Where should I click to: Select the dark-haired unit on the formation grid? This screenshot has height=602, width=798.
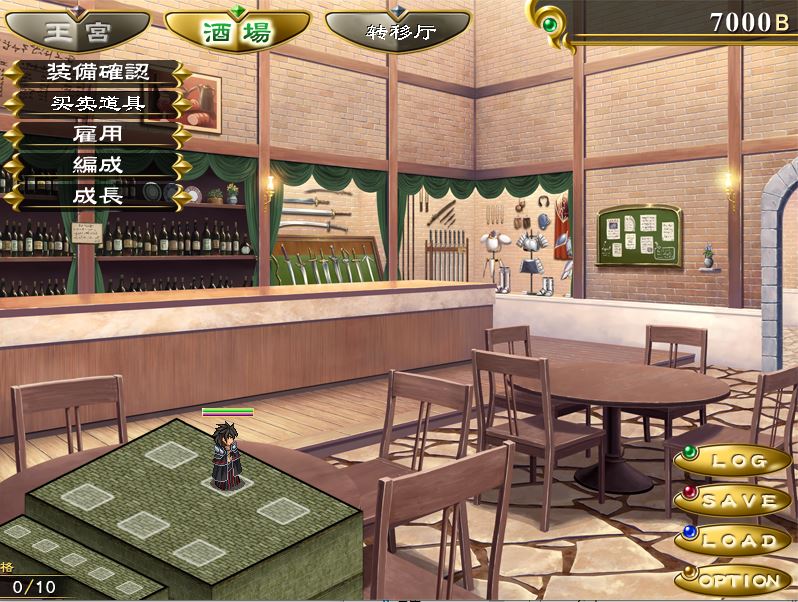[227, 455]
